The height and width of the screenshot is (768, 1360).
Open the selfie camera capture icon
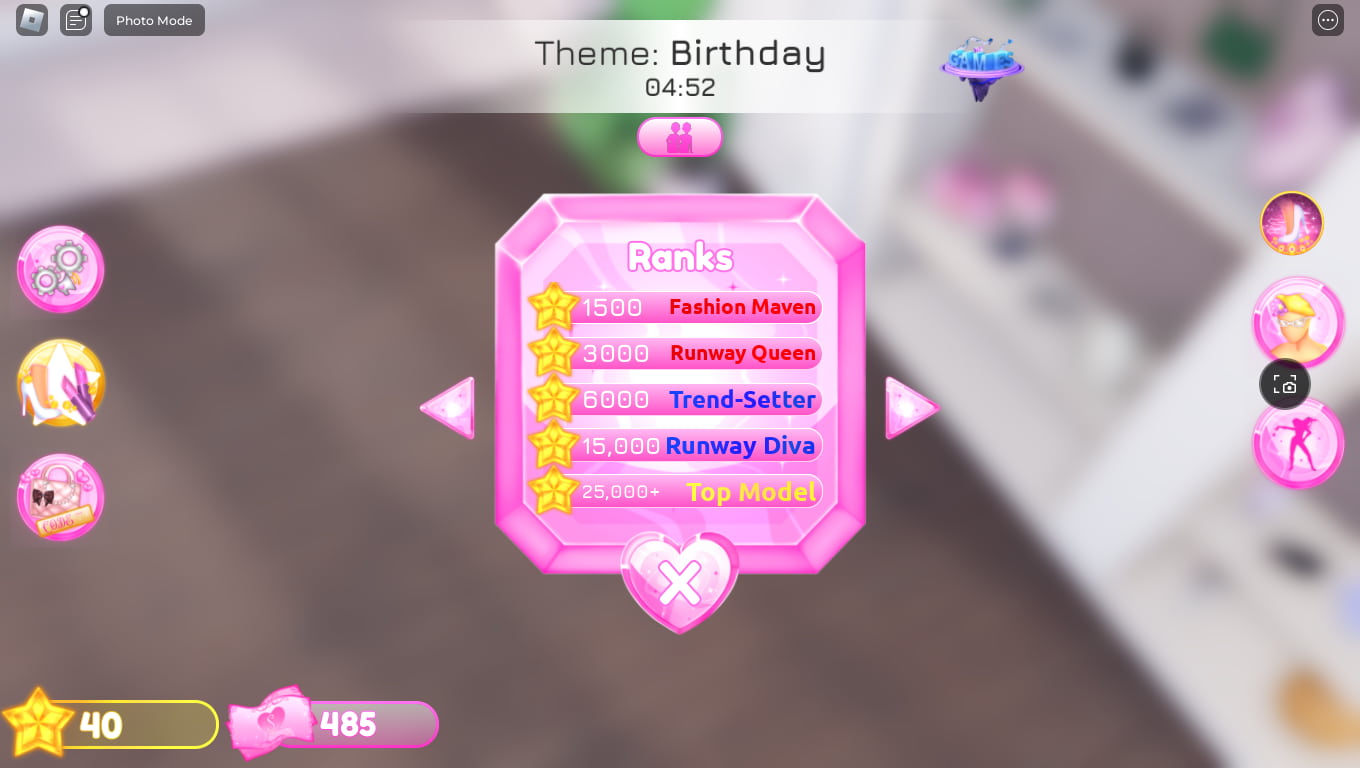coord(1284,384)
